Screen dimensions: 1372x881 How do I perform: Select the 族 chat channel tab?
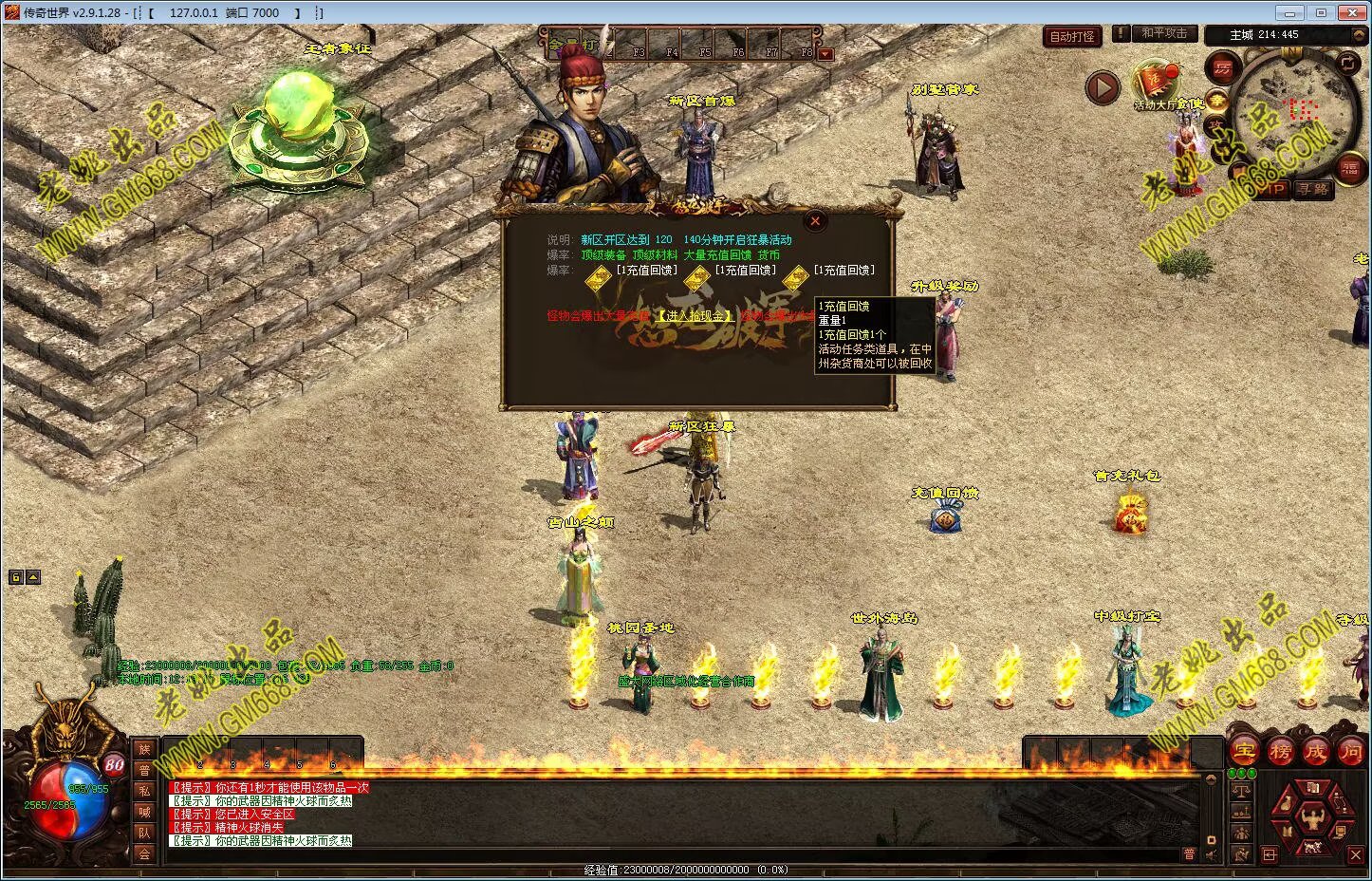click(x=144, y=750)
